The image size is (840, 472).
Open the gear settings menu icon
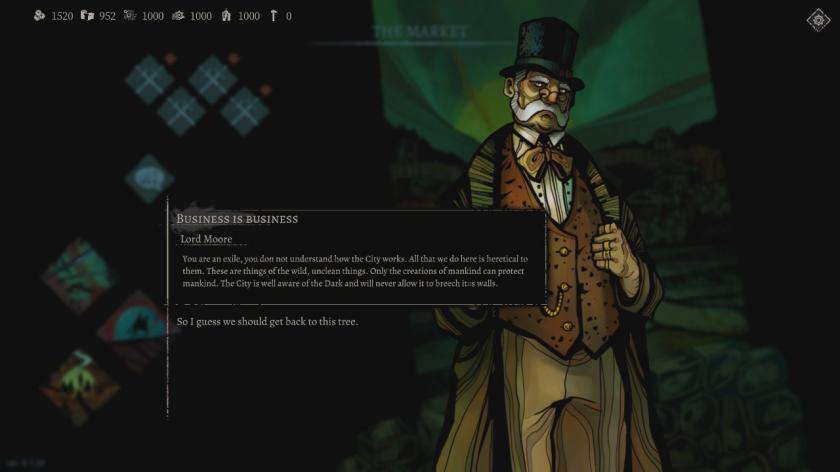coord(818,20)
